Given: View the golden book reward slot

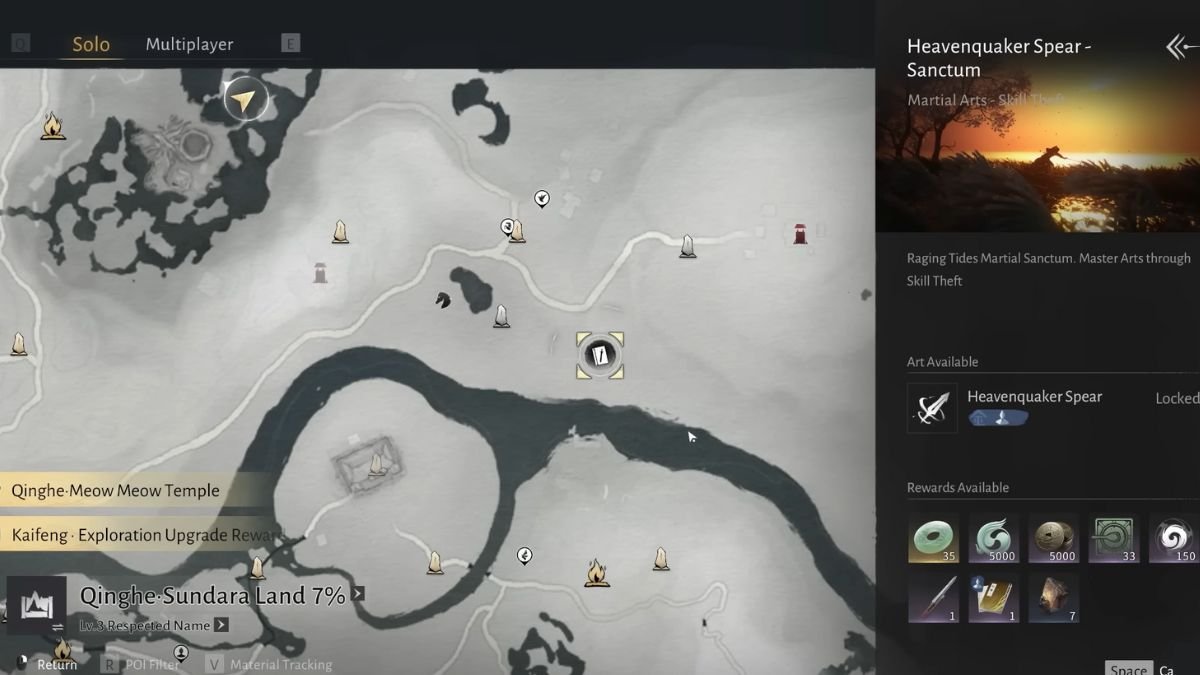Looking at the screenshot, I should coord(994,598).
